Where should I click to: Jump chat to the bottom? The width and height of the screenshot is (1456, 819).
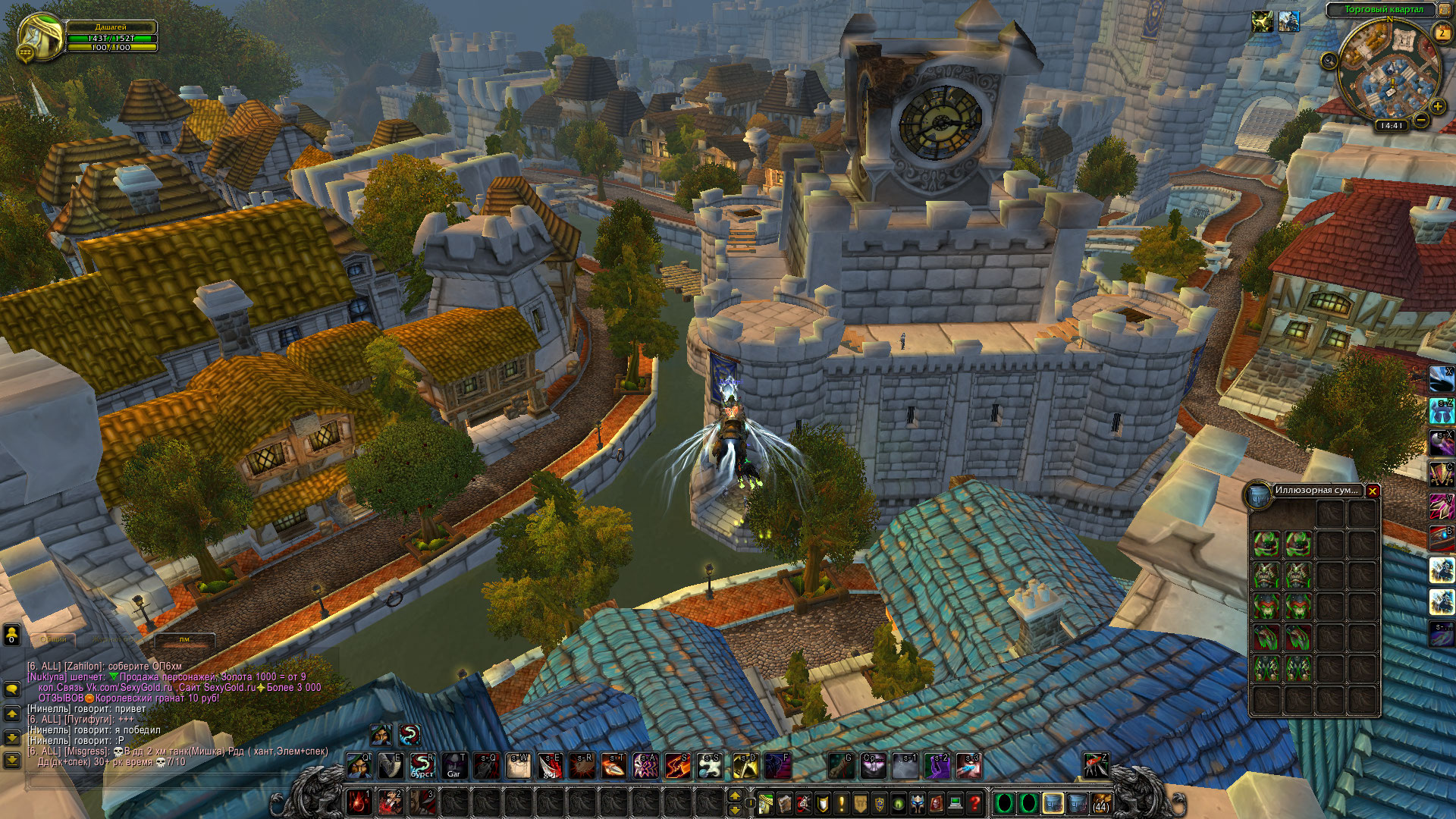[x=12, y=759]
